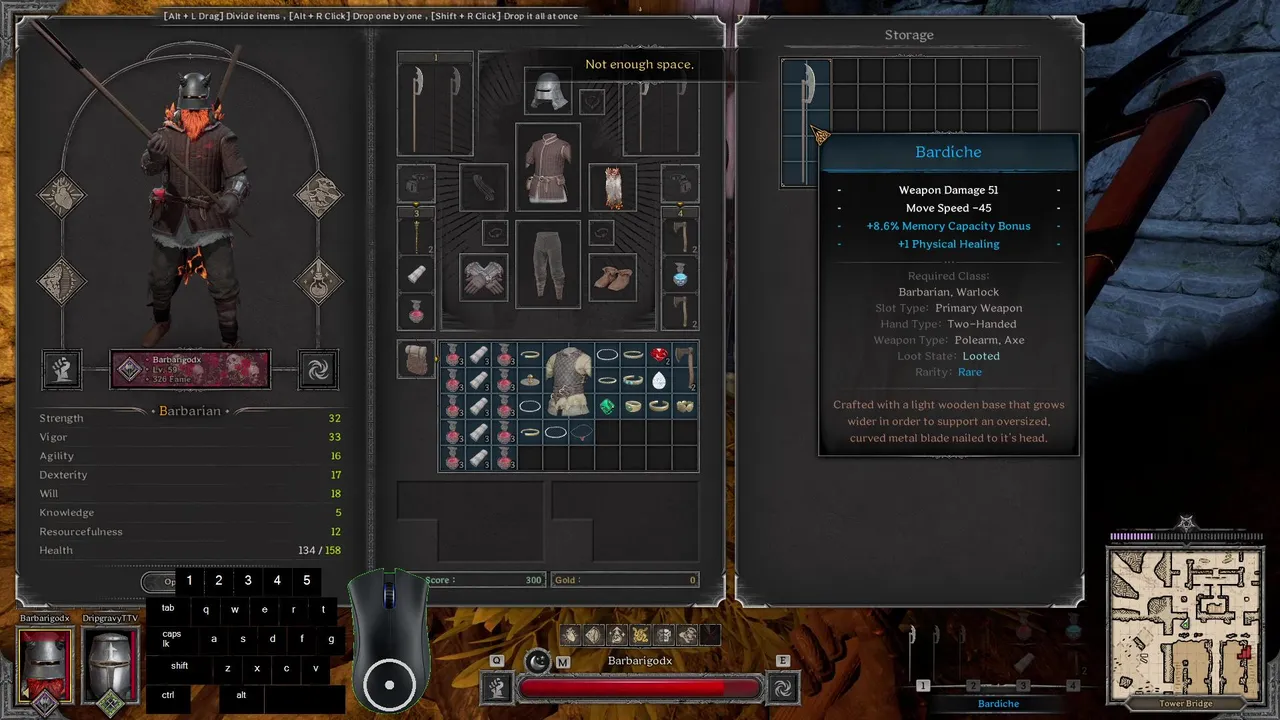Click the Barbarigodx nameplate banner

tap(190, 369)
